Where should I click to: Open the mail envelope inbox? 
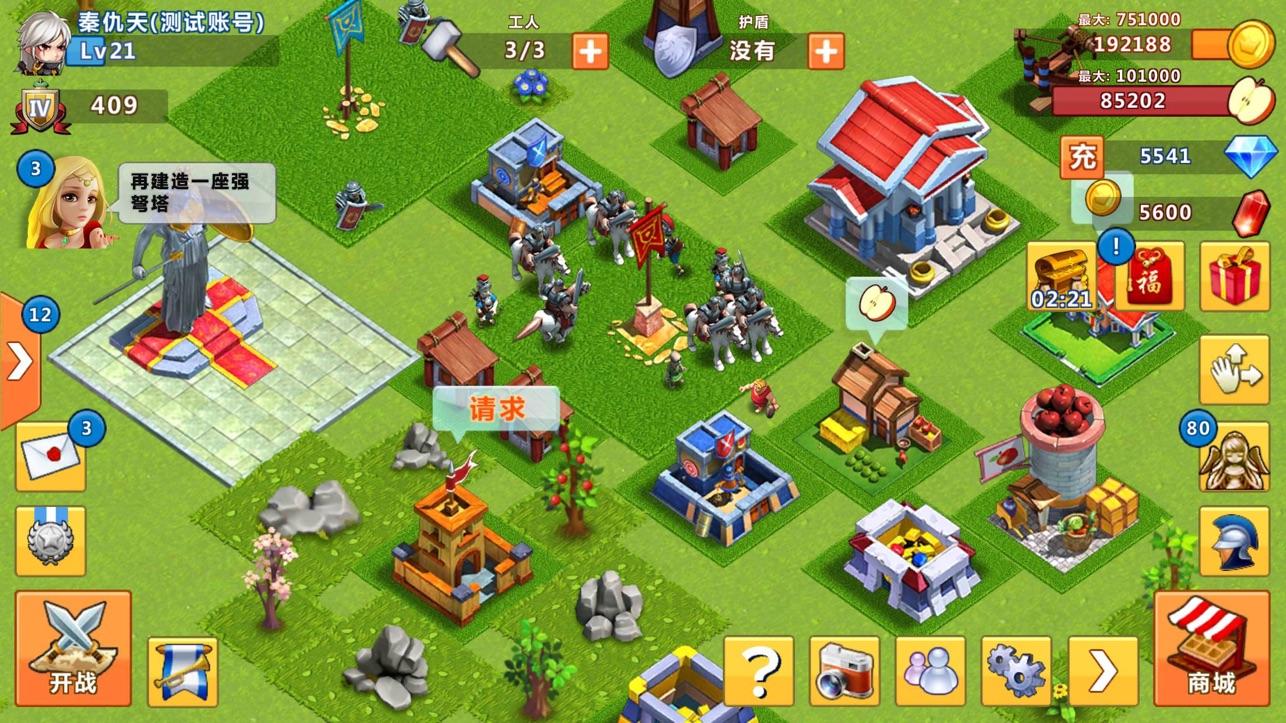pyautogui.click(x=51, y=457)
